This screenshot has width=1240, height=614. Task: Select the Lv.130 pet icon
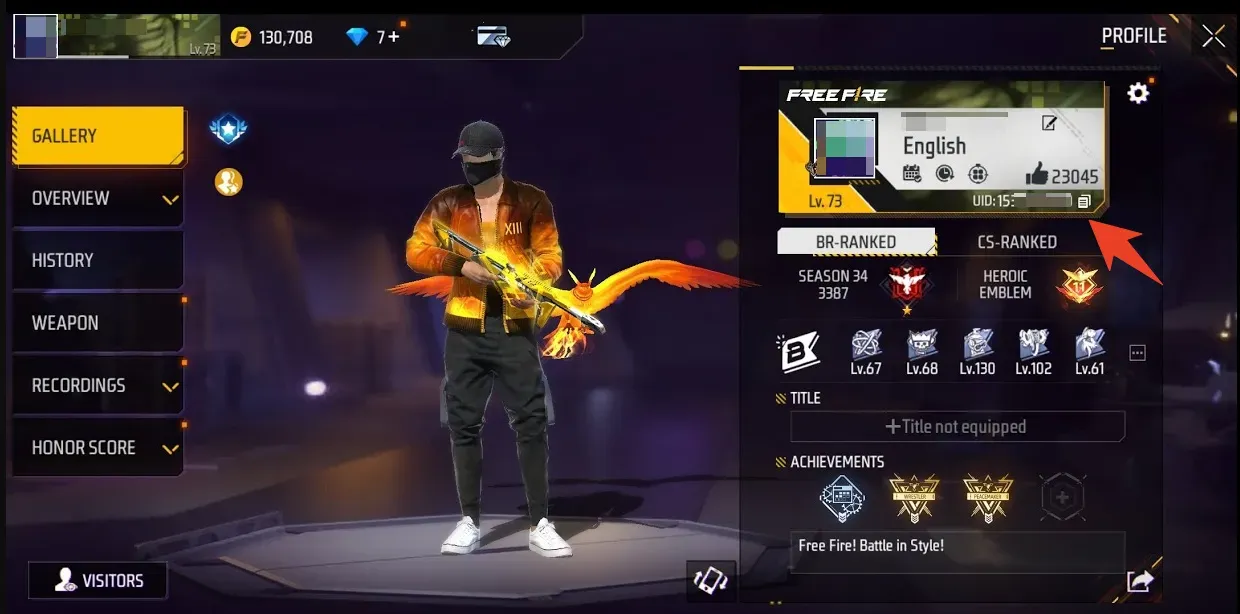coord(977,351)
